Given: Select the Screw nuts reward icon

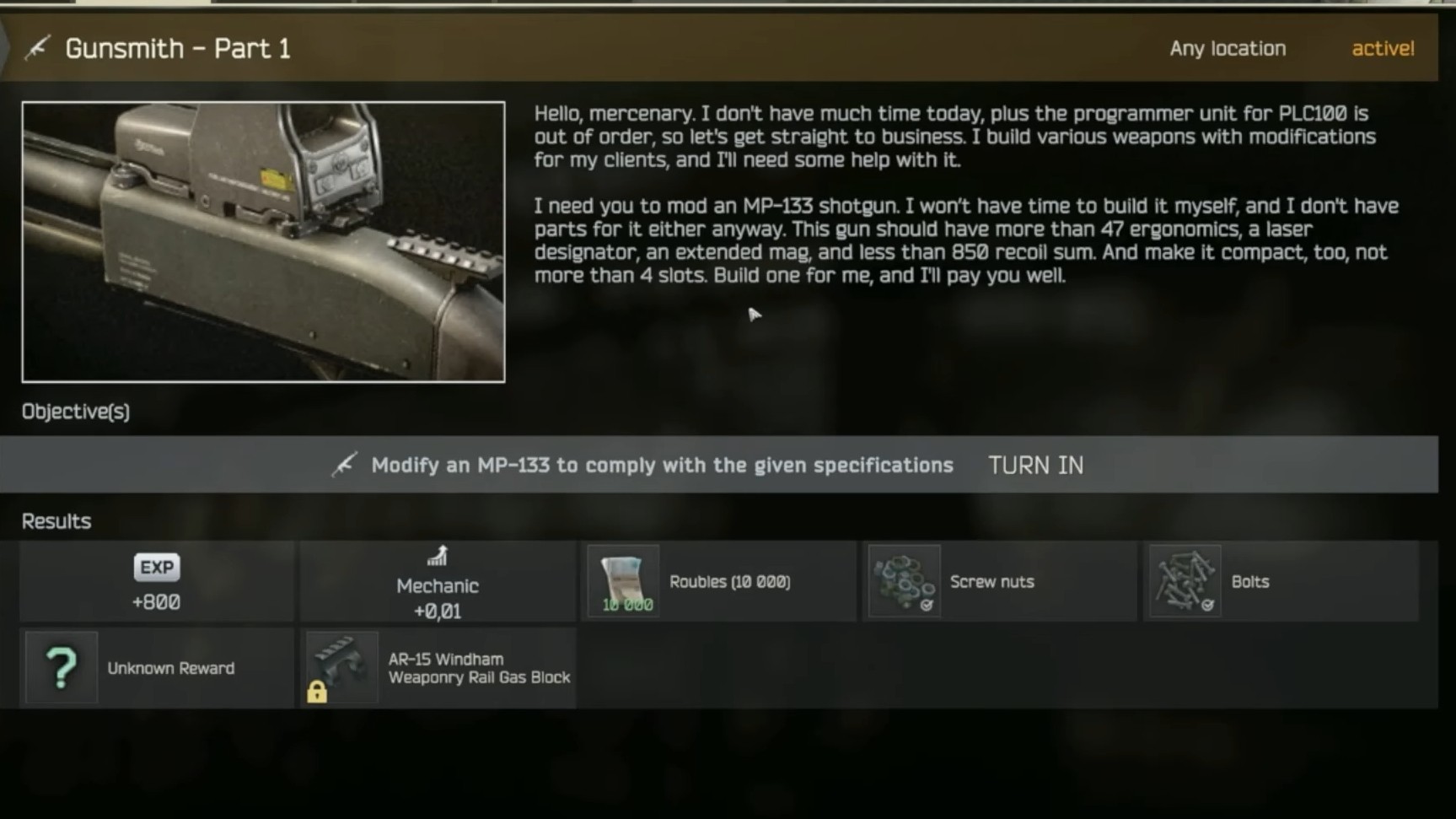Looking at the screenshot, I should (904, 581).
